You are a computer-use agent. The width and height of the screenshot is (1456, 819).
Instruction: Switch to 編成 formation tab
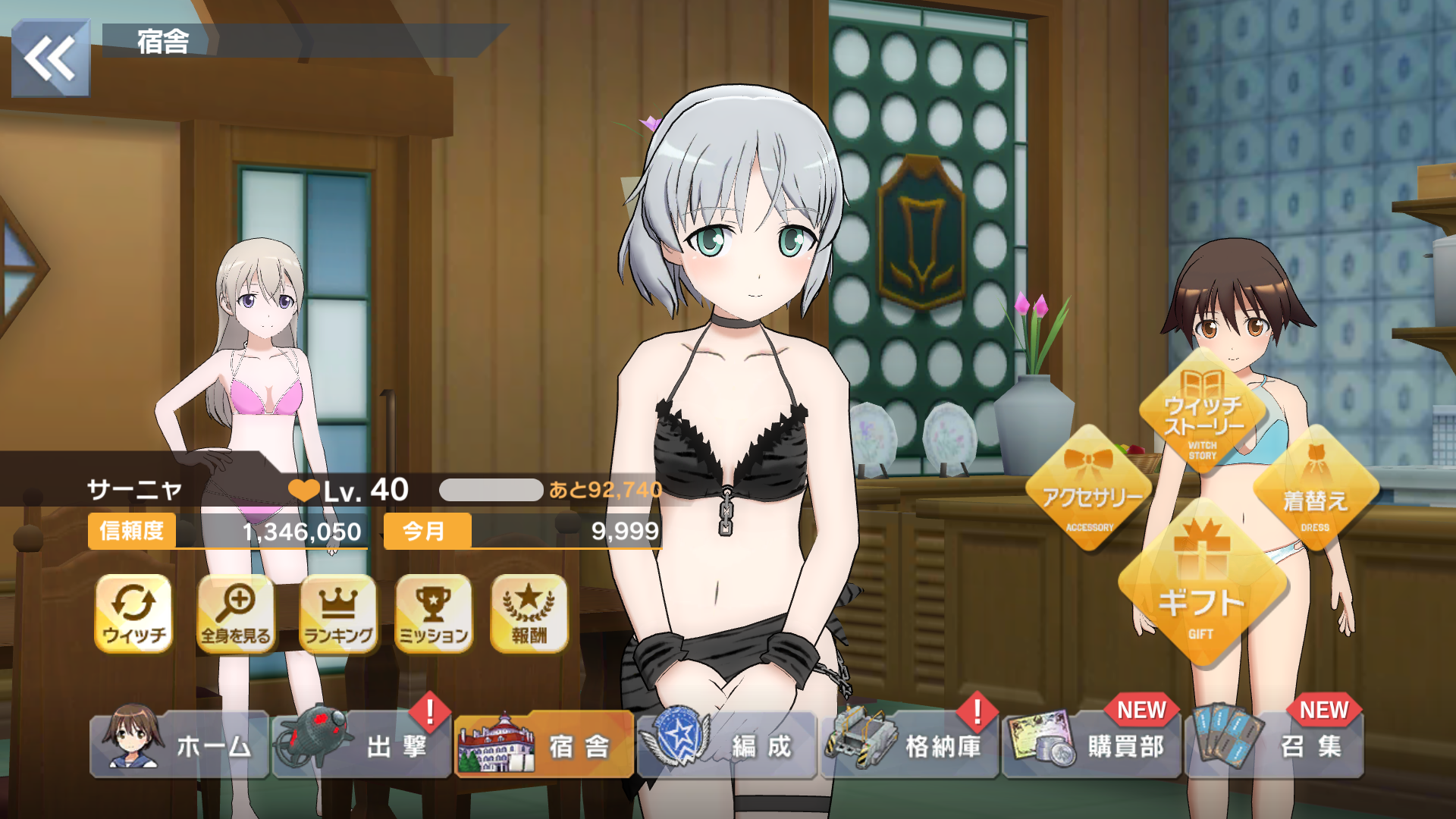726,745
